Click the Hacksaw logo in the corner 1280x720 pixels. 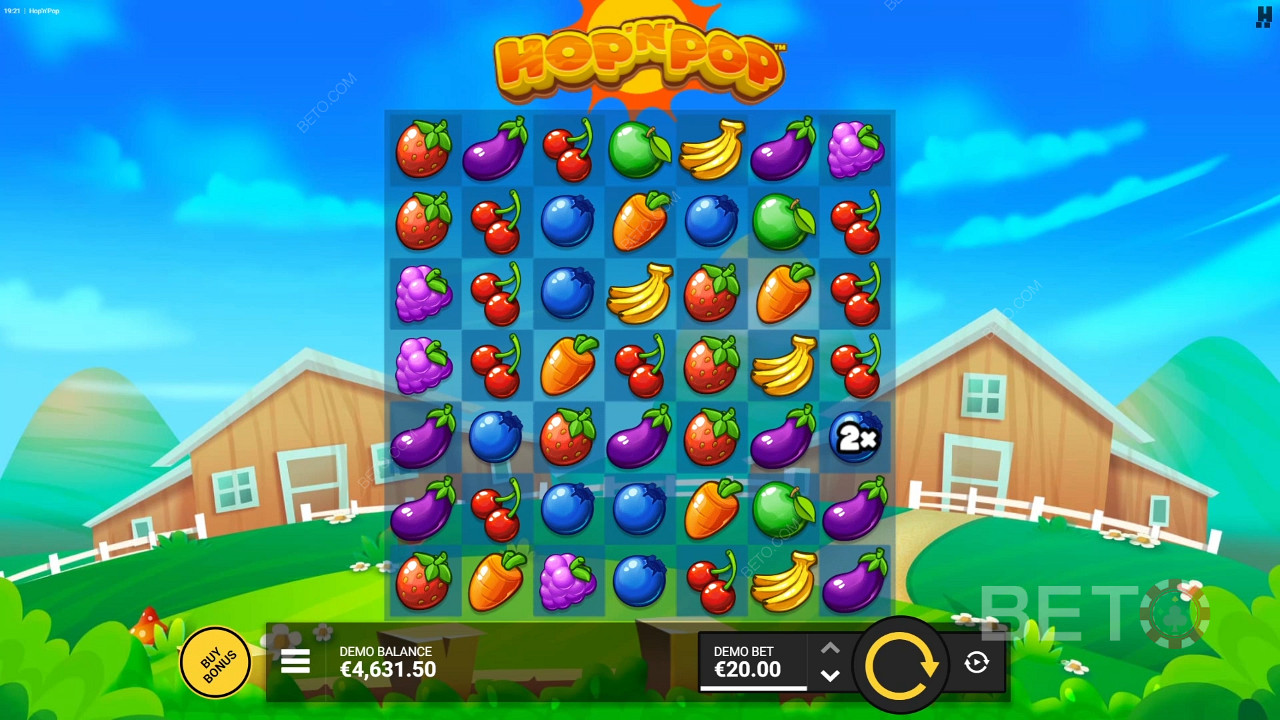click(x=1264, y=17)
